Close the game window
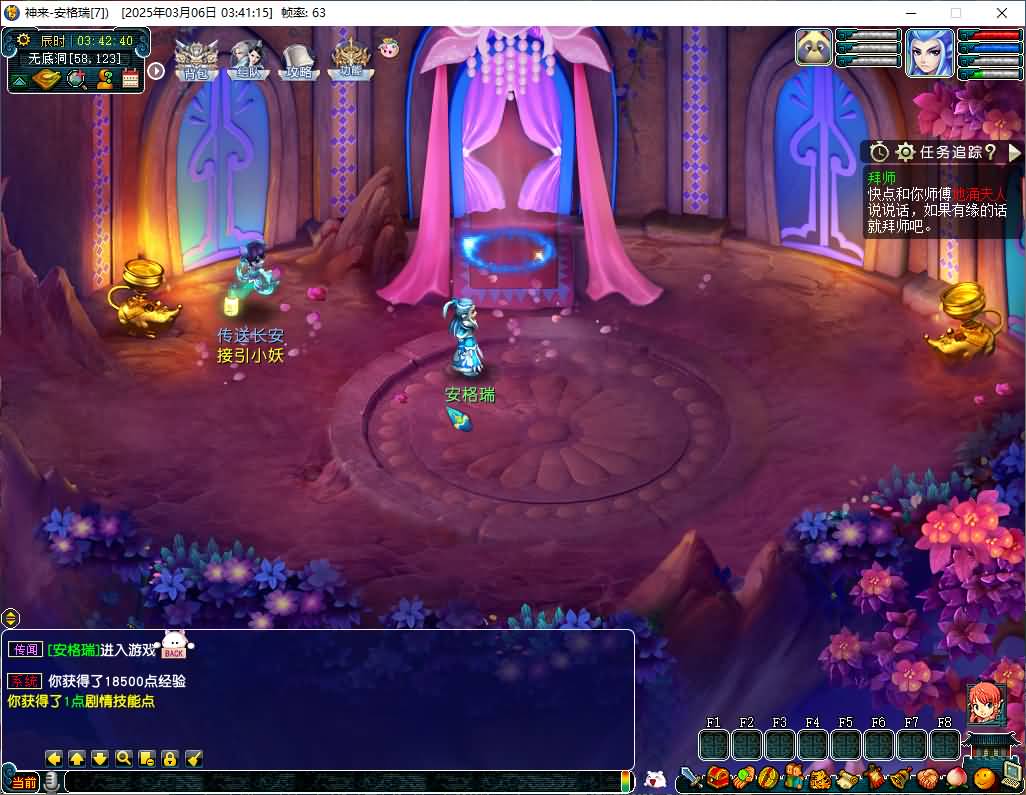 [1002, 13]
